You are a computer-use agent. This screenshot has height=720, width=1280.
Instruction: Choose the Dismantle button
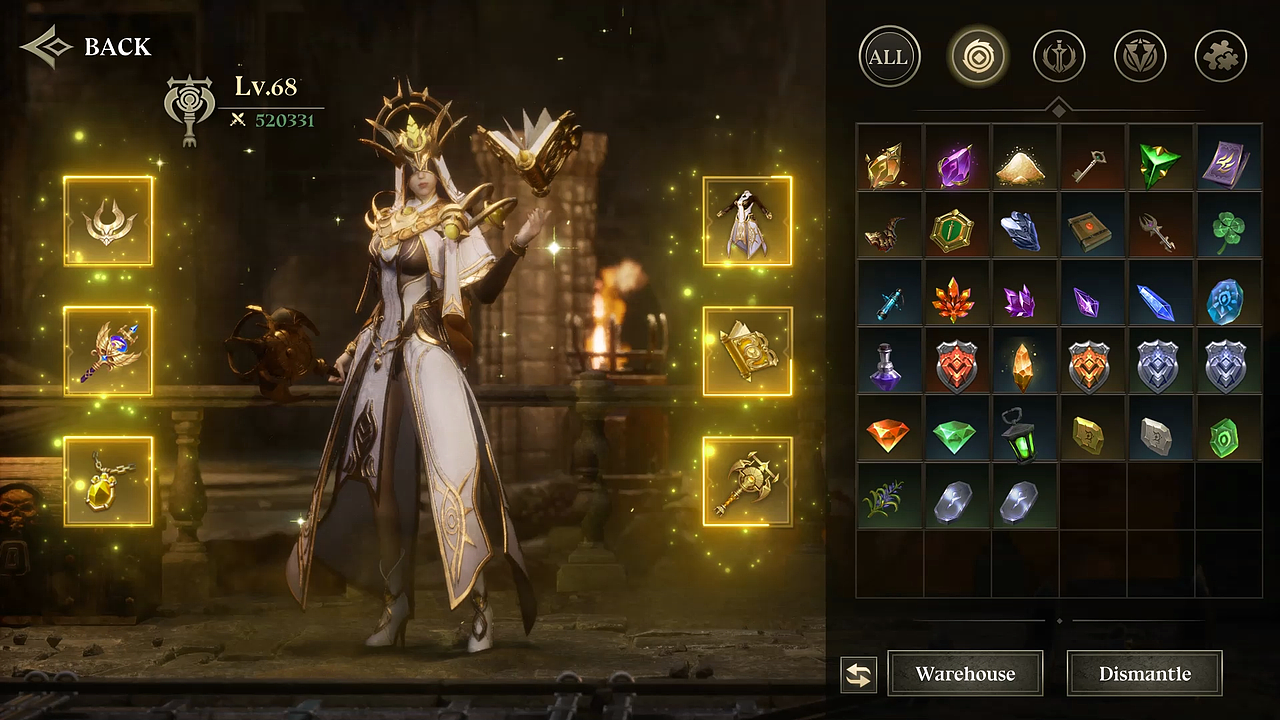(1144, 673)
